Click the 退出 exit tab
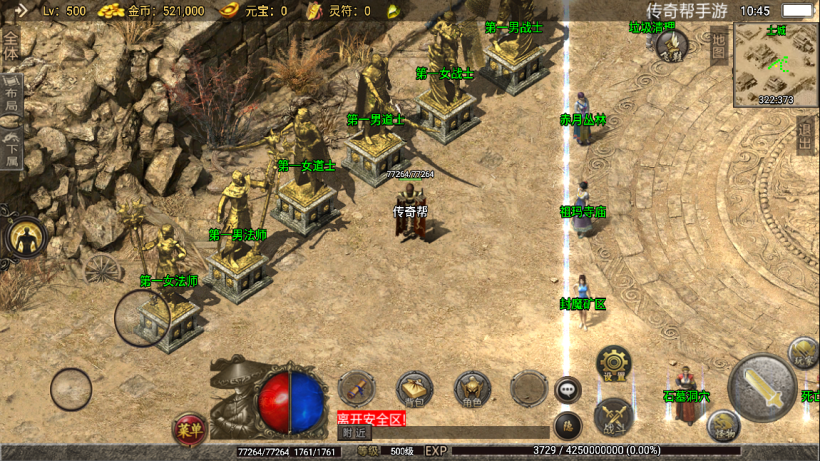Image resolution: width=820 pixels, height=461 pixels. coord(806,136)
